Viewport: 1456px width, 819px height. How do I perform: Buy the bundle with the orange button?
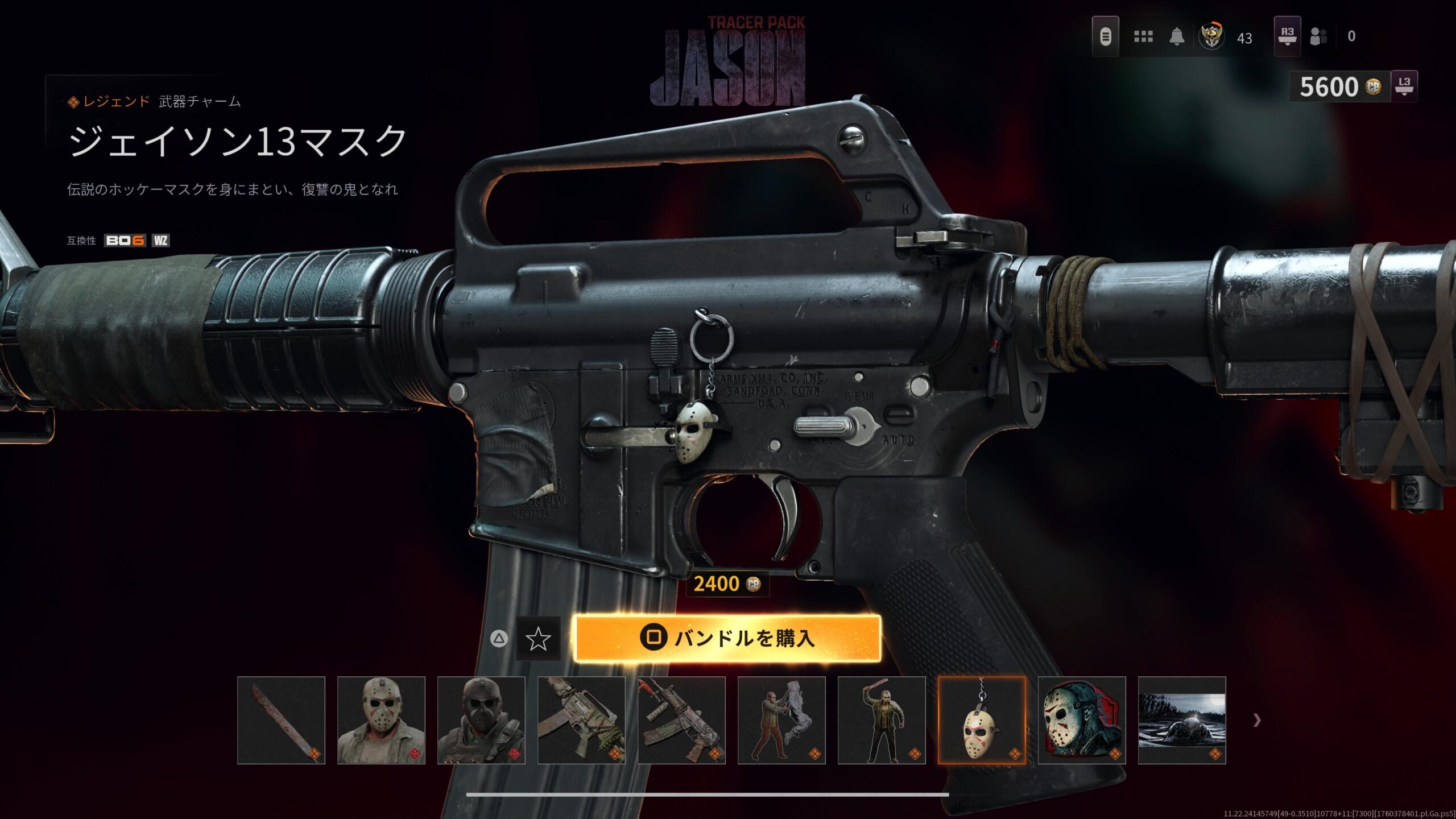pyautogui.click(x=727, y=638)
